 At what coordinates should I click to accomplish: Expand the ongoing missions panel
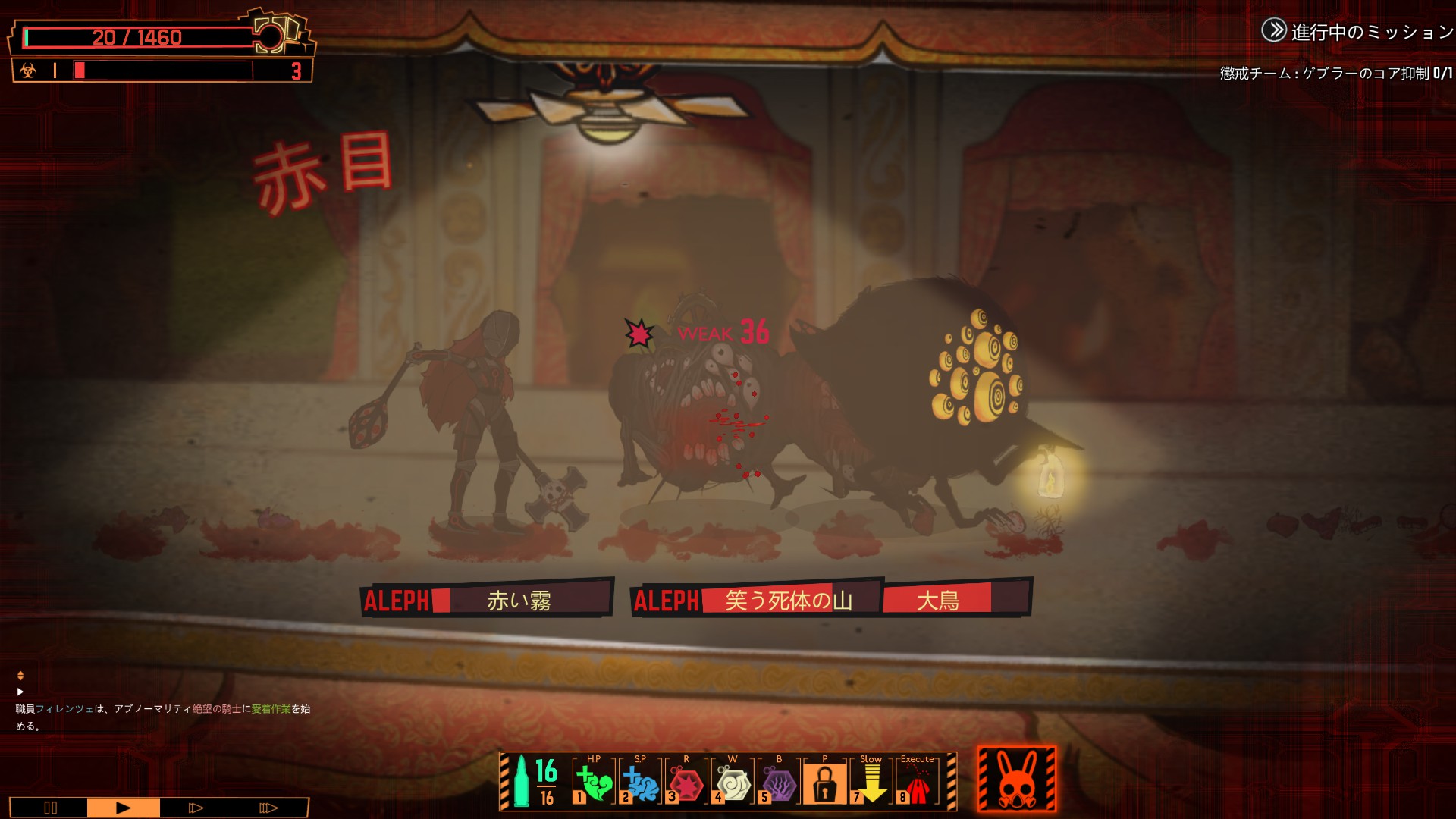(1274, 30)
